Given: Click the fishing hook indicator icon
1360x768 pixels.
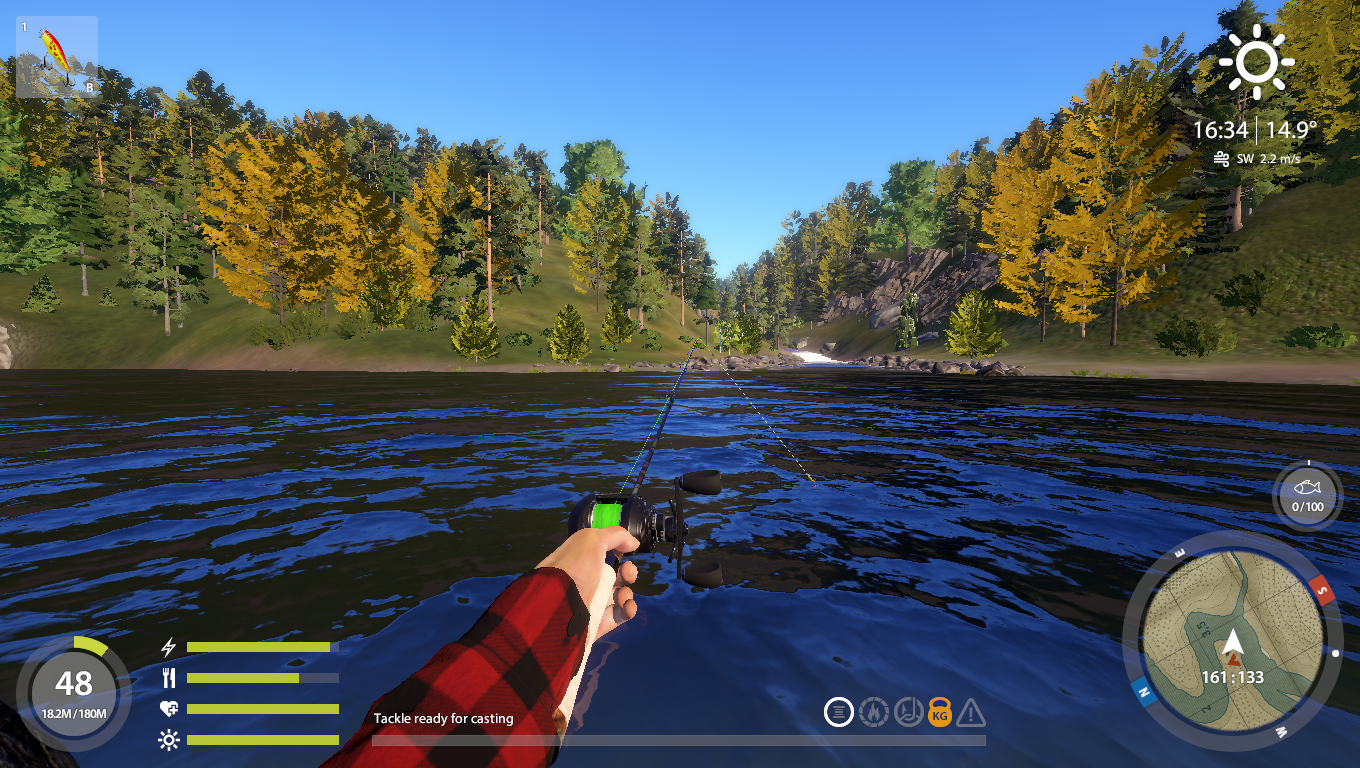Looking at the screenshot, I should (907, 712).
